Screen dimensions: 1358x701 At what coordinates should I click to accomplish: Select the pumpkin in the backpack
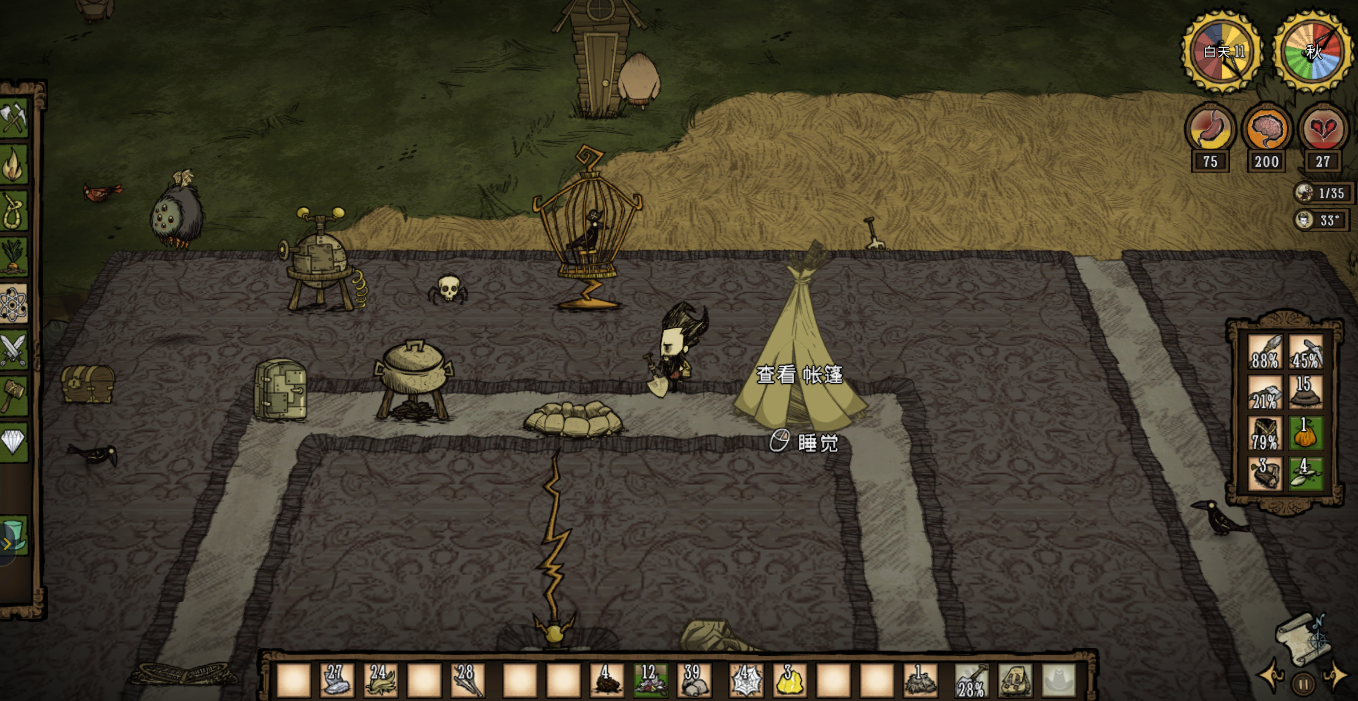point(1305,433)
